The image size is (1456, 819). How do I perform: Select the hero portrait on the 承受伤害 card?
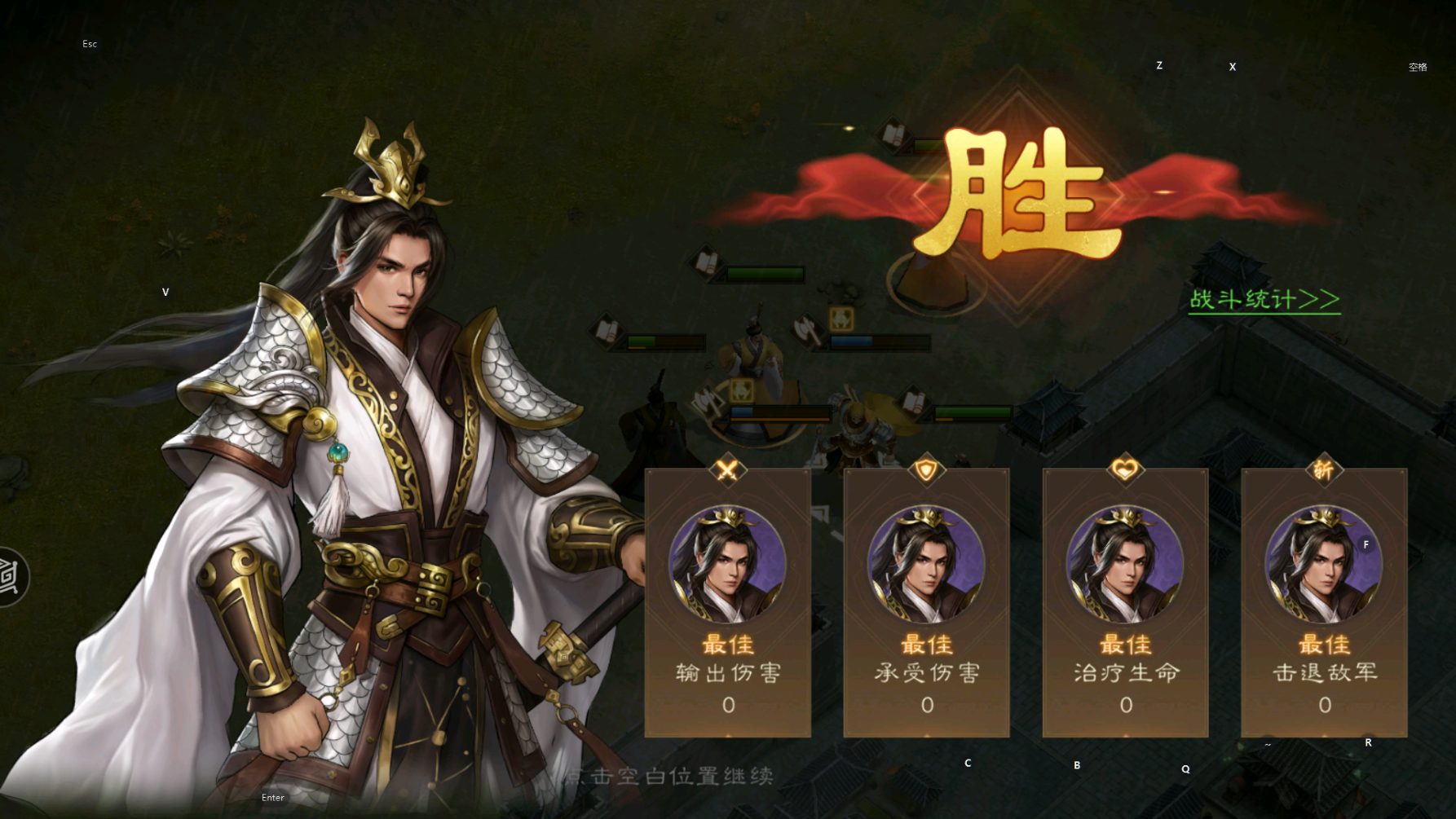point(927,562)
